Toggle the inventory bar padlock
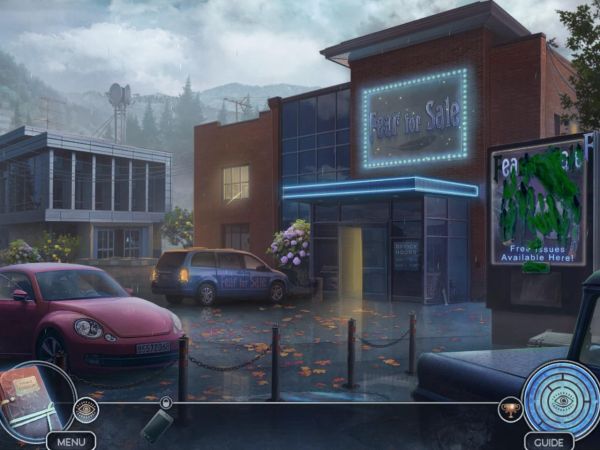600x450 pixels. [166, 403]
